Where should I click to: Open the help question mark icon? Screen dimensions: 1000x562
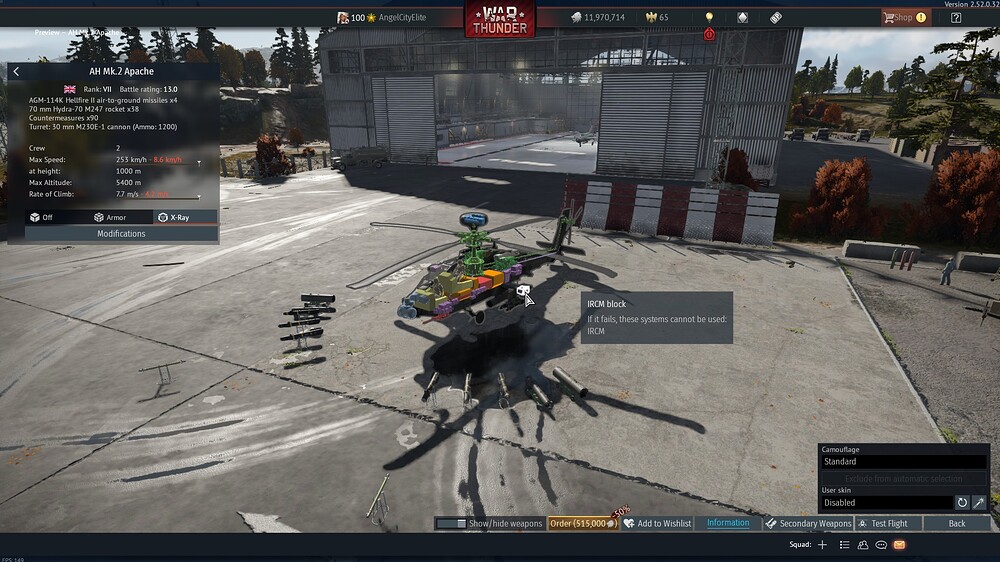956,17
